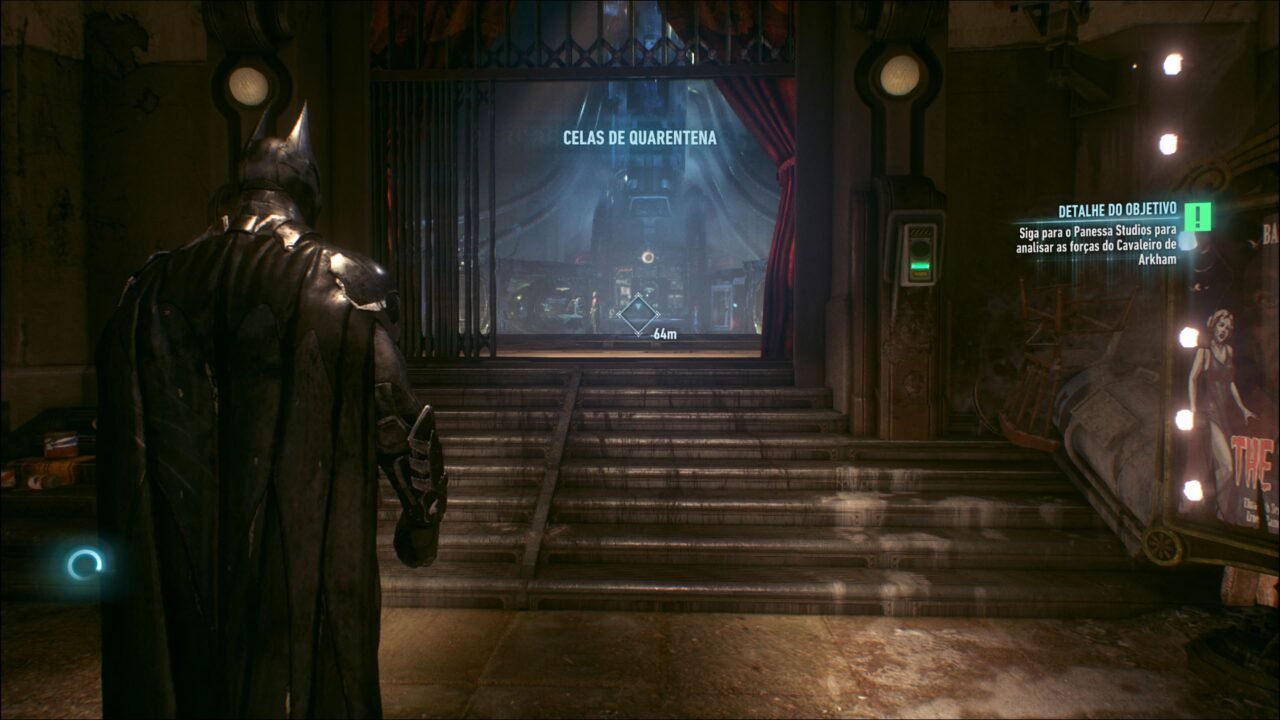Click the Detalhe do Objetivo title bar
This screenshot has height=720, width=1280.
[1117, 212]
